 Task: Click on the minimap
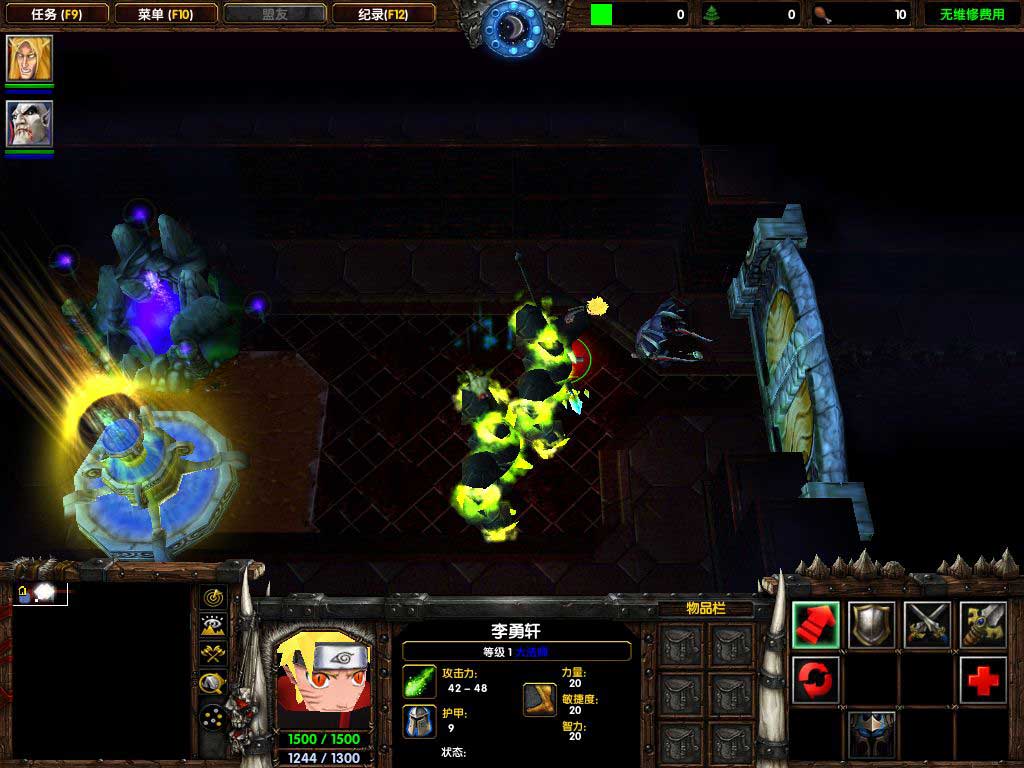100,670
